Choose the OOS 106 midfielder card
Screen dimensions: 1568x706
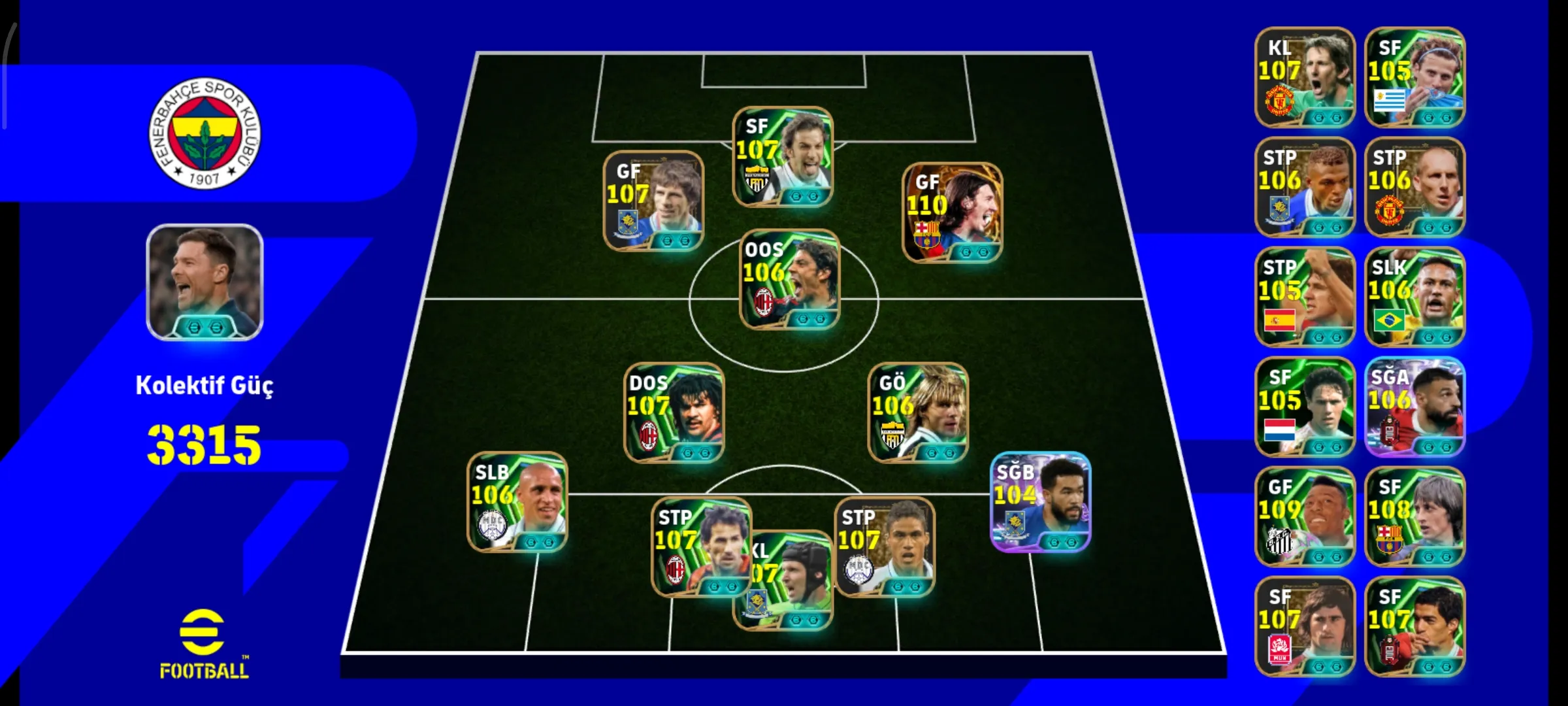click(789, 279)
